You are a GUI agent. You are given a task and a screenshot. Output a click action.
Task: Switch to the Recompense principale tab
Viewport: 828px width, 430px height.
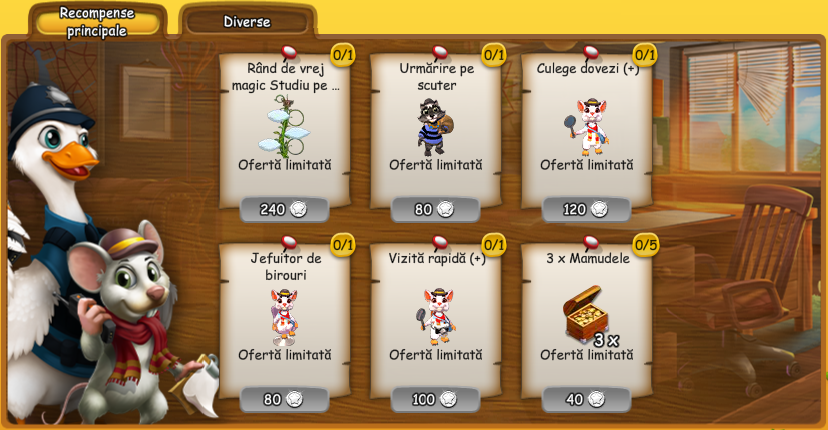point(93,21)
